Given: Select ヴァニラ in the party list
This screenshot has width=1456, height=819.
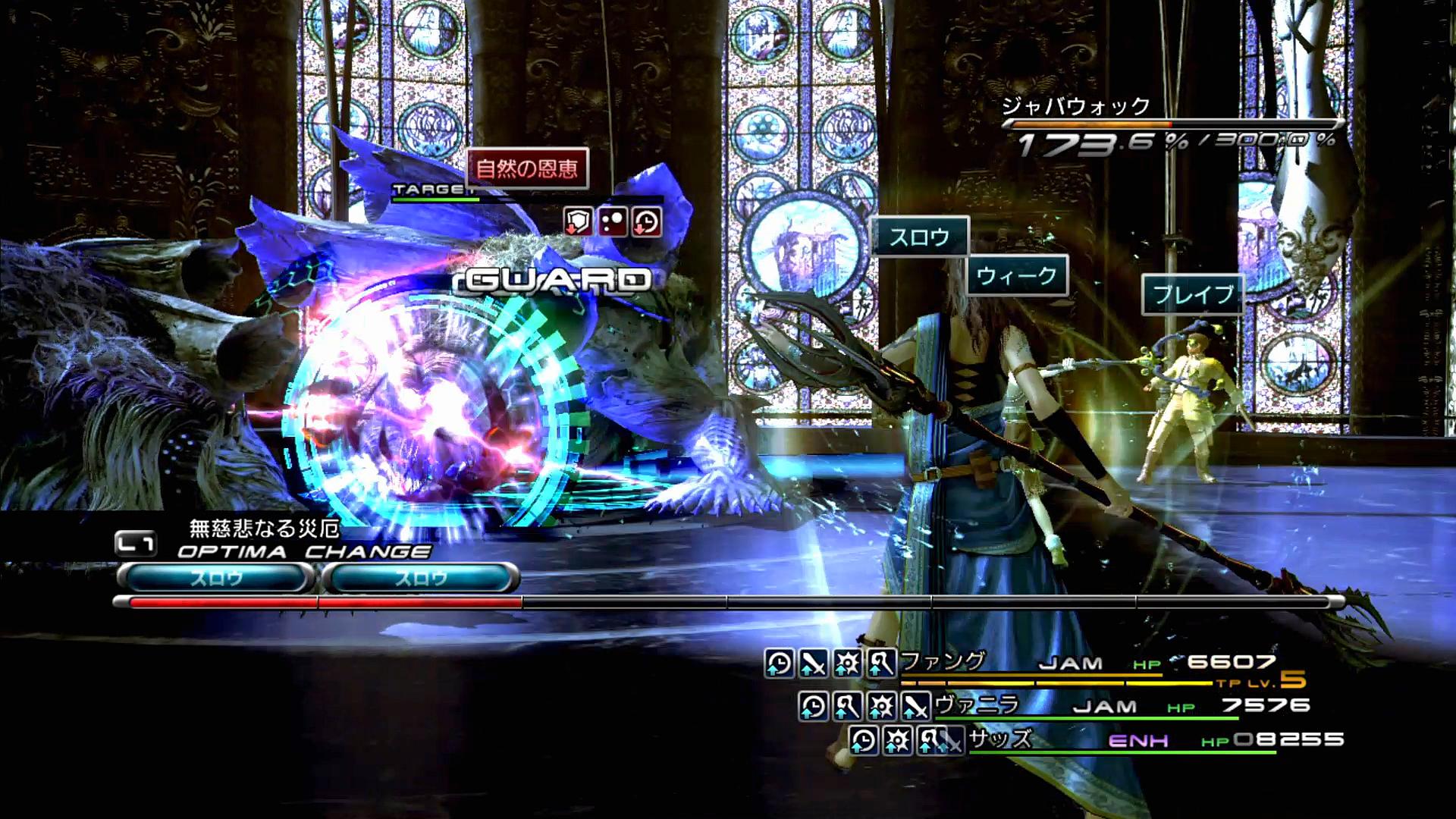Looking at the screenshot, I should point(976,705).
